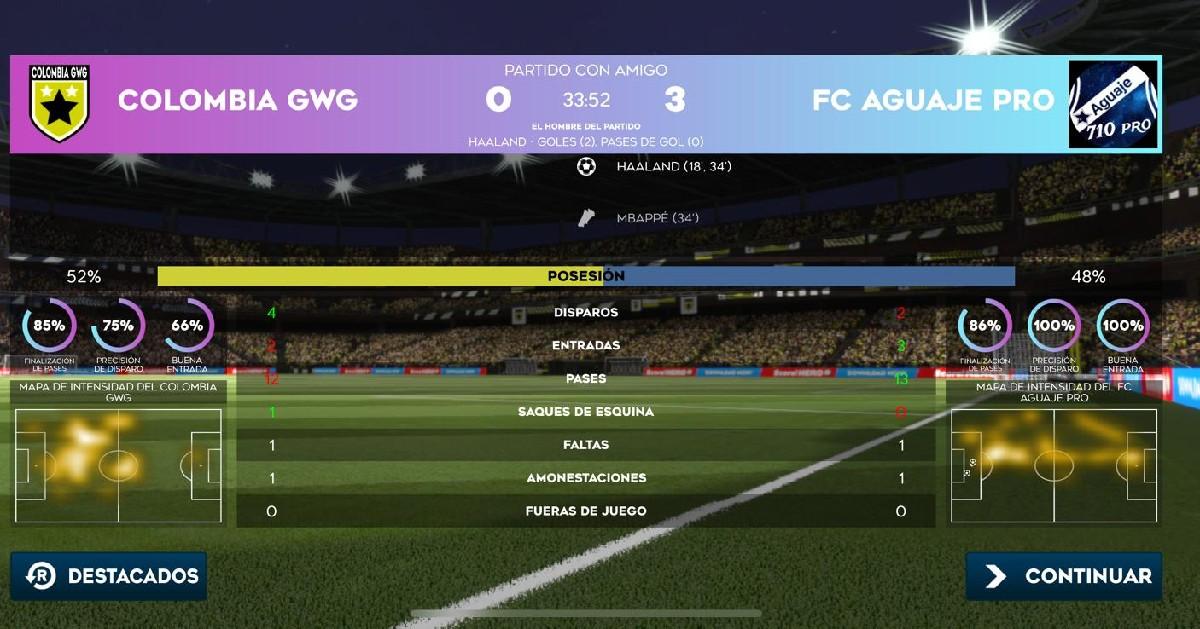View the Colombia GWG intensity heatmap

pyautogui.click(x=118, y=465)
